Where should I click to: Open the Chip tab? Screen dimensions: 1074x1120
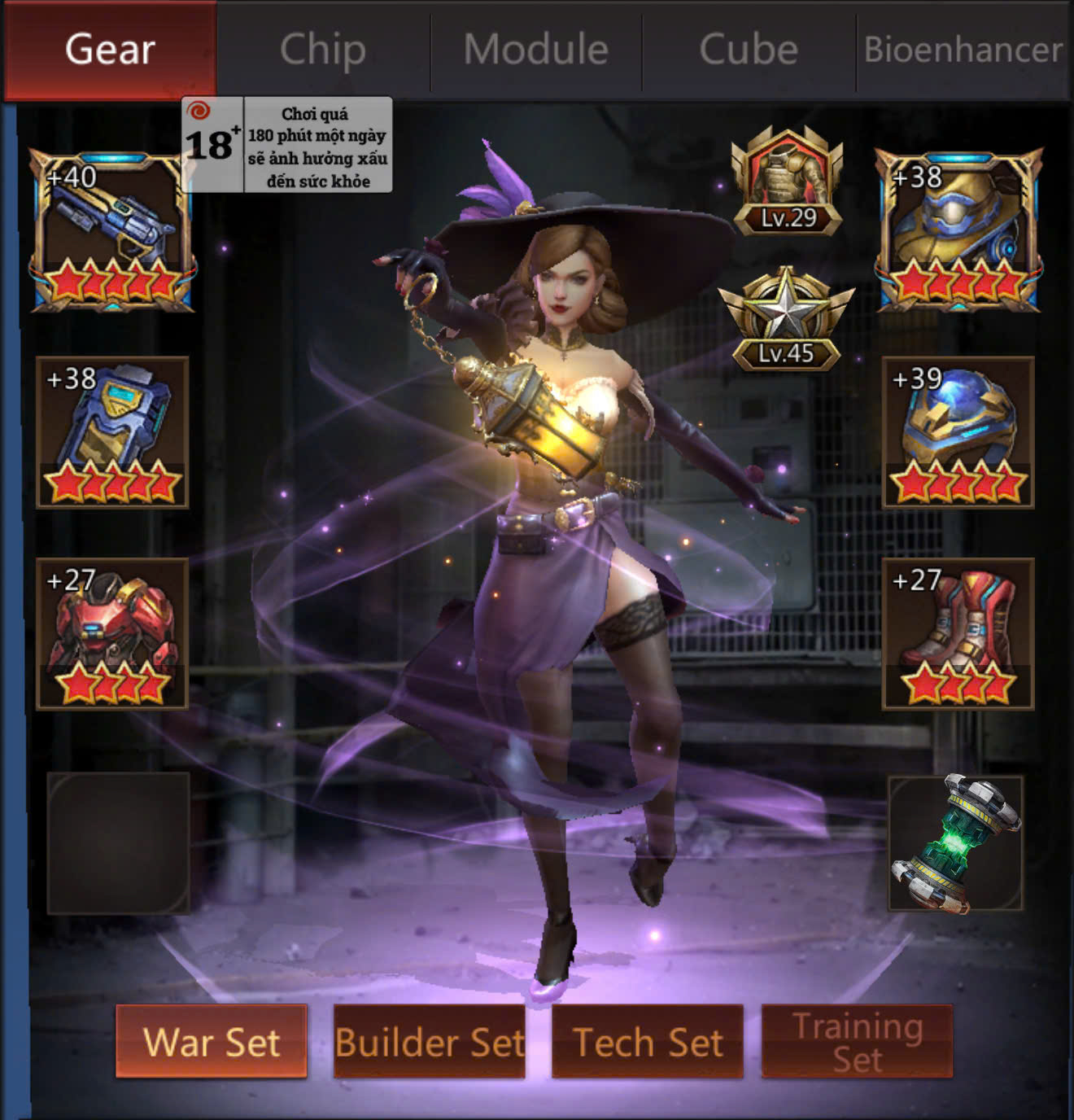tap(323, 50)
